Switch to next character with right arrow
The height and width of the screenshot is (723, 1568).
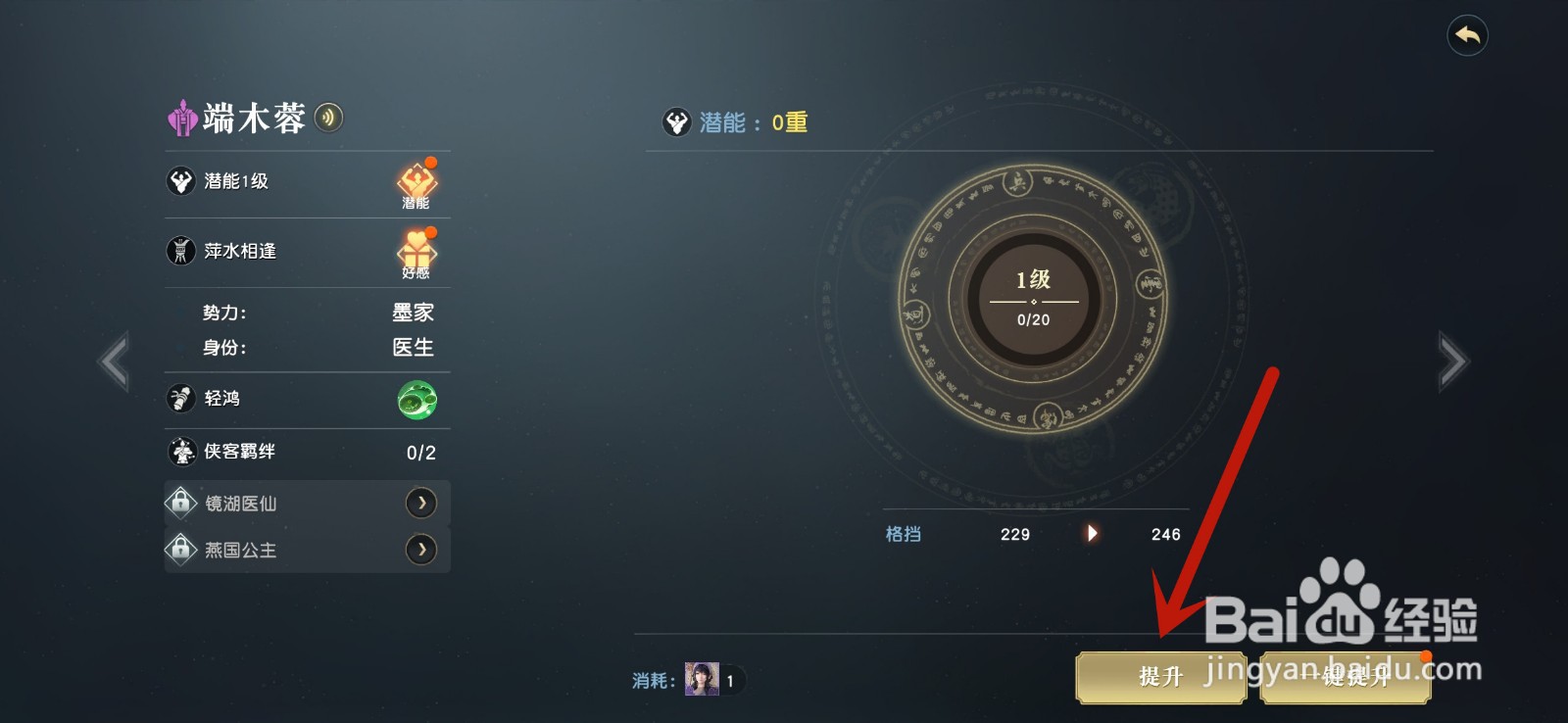[x=1451, y=361]
